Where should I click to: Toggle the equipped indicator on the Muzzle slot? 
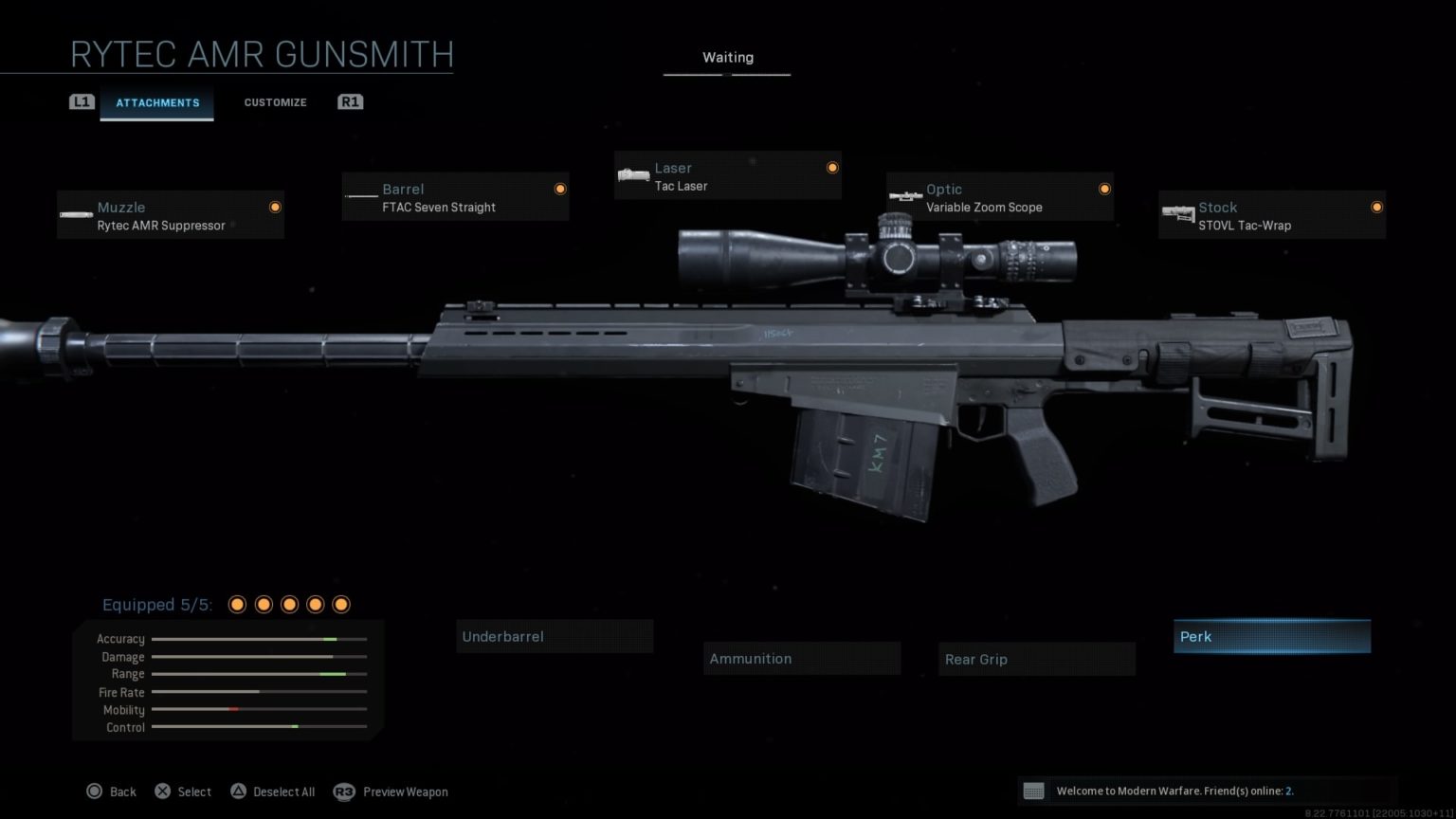(275, 207)
